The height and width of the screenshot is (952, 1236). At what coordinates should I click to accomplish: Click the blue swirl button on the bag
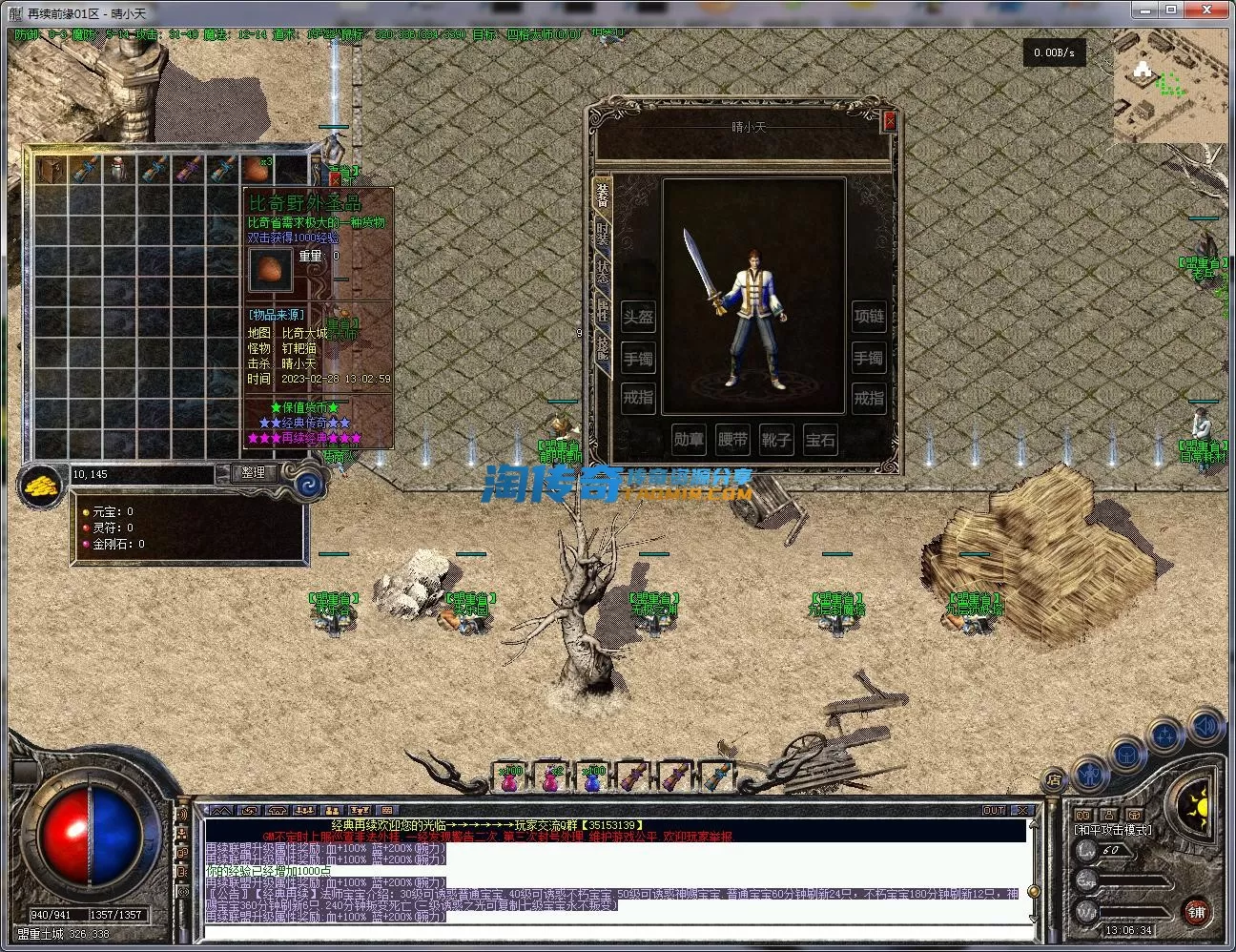[309, 486]
